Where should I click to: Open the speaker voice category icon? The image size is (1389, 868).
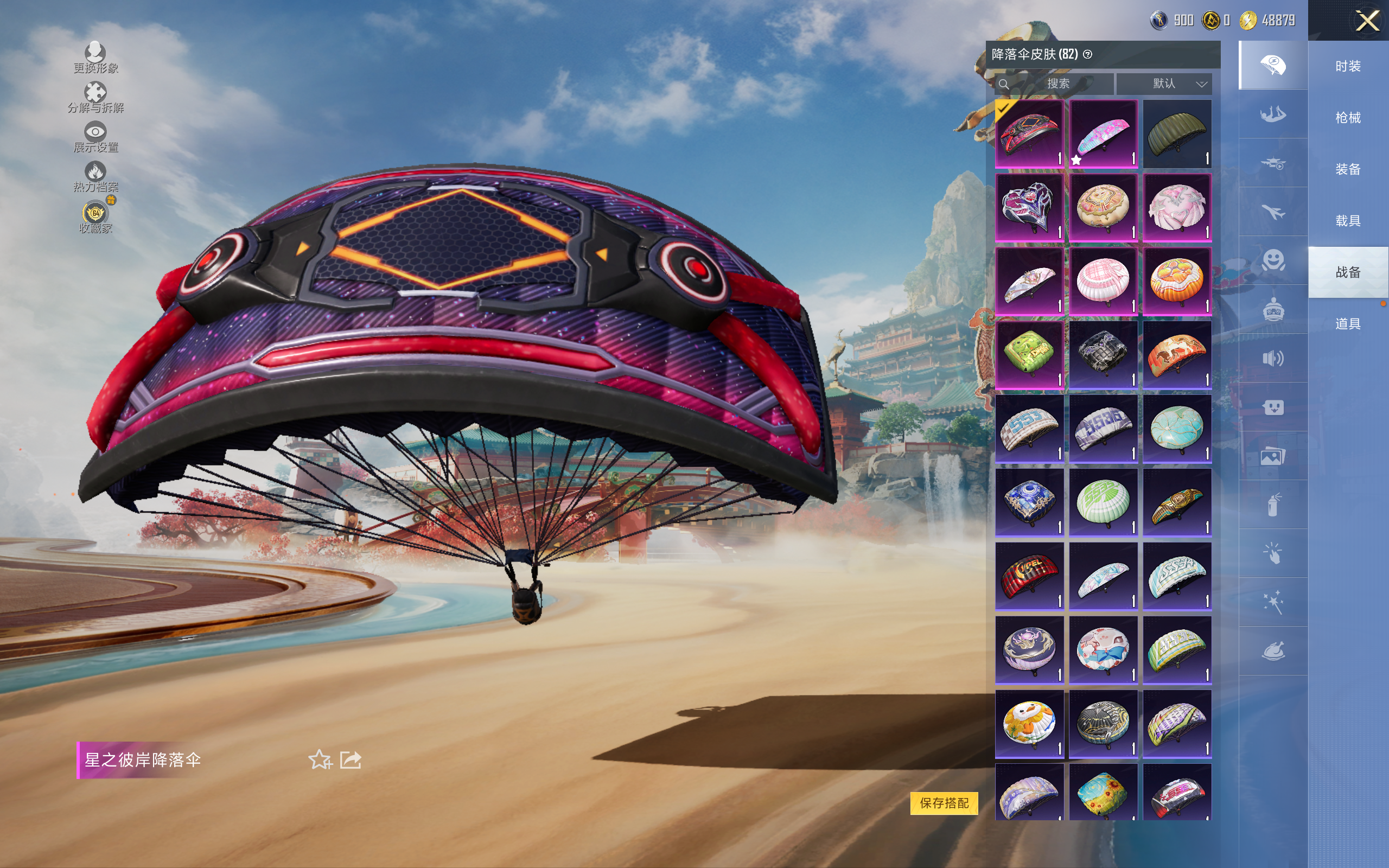(1272, 359)
